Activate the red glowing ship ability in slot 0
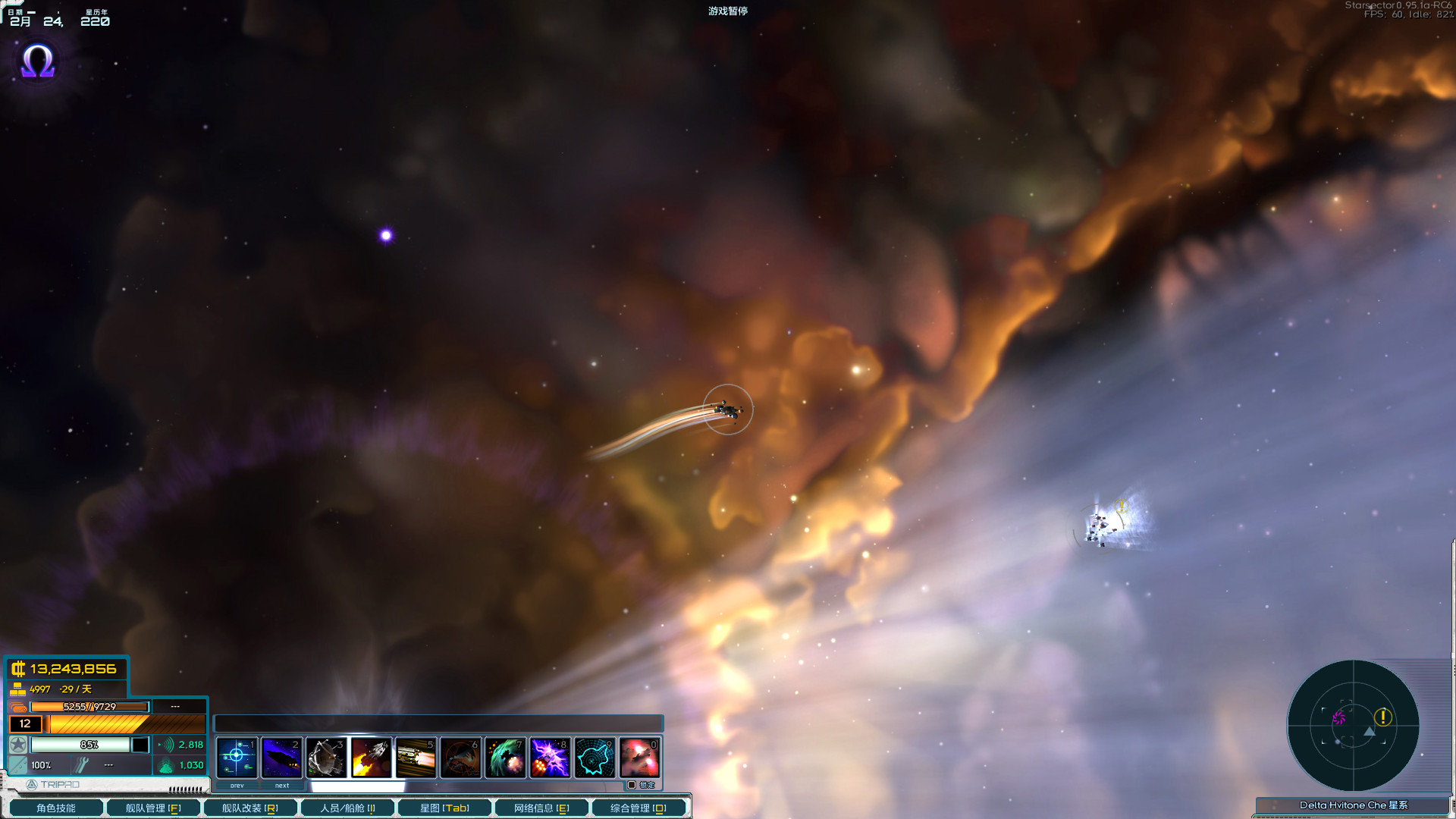Image resolution: width=1456 pixels, height=819 pixels. click(x=639, y=757)
